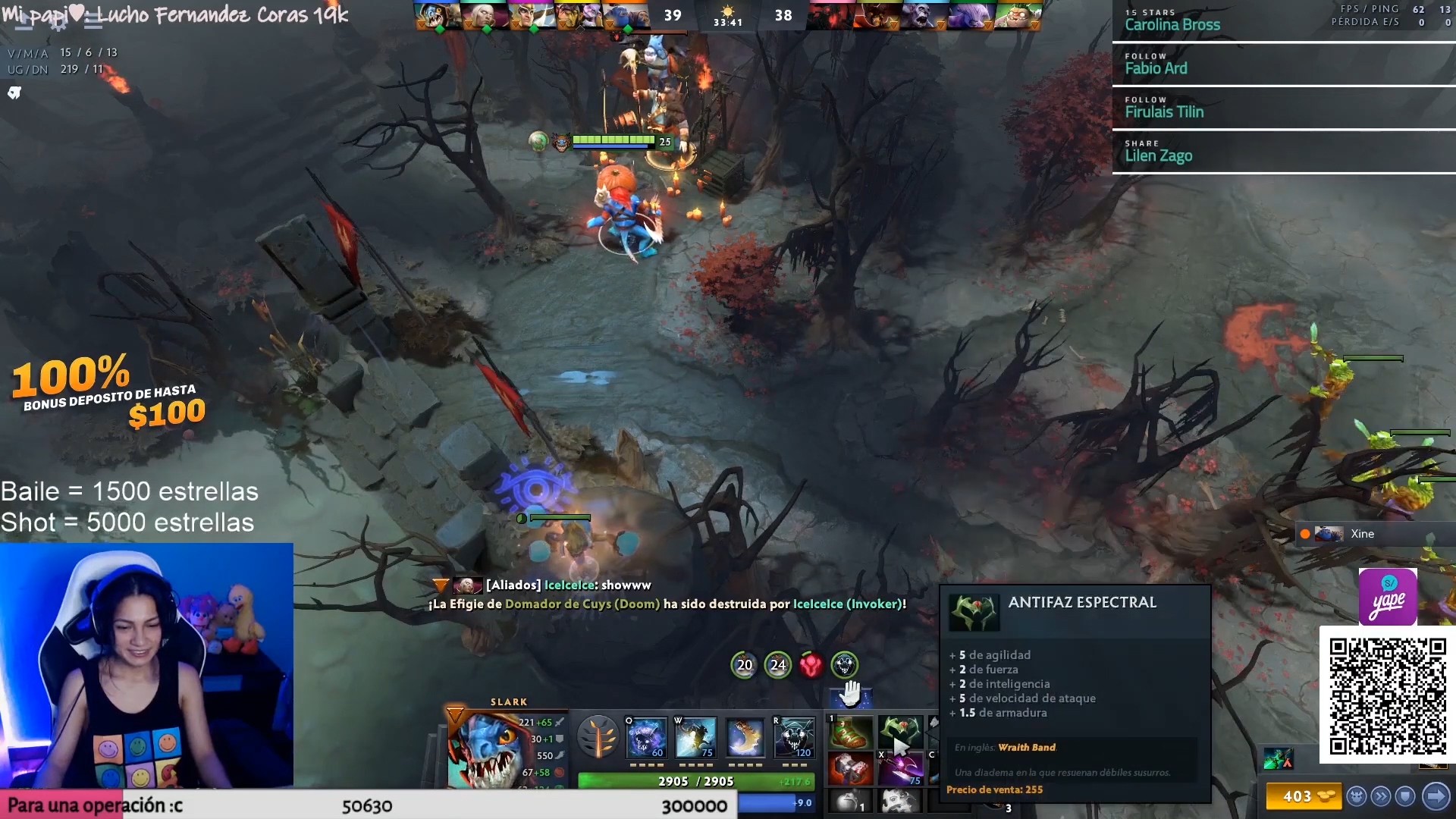Select the red armlet item slot
Viewport: 1456px width, 819px height.
(x=850, y=768)
